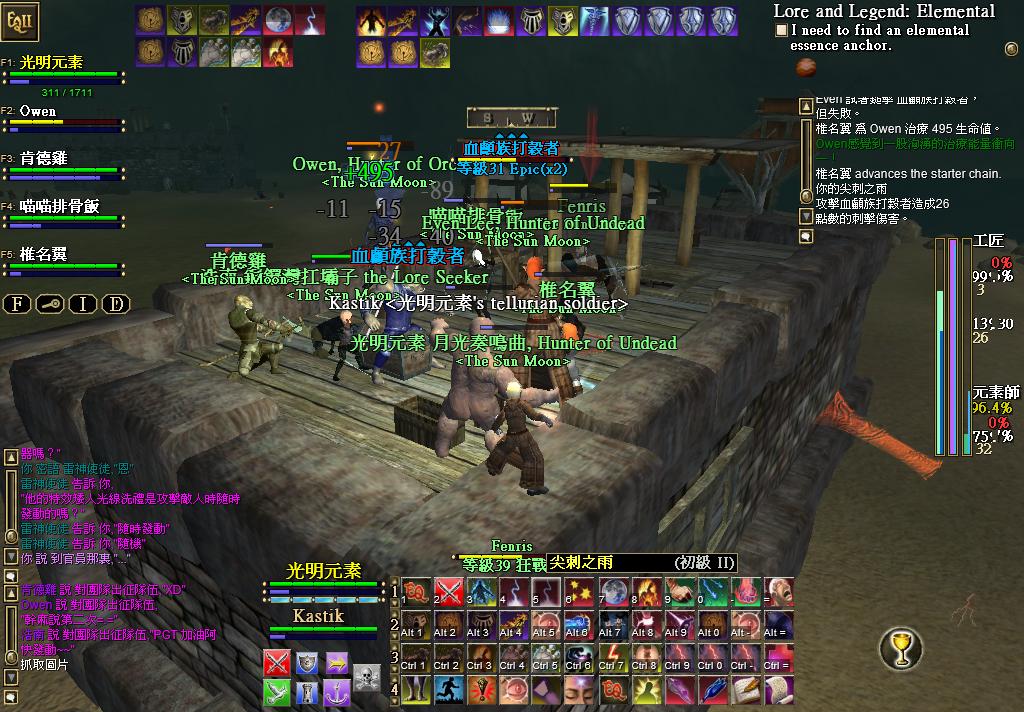Click the golden trophy chalice button
The height and width of the screenshot is (712, 1024).
900,649
